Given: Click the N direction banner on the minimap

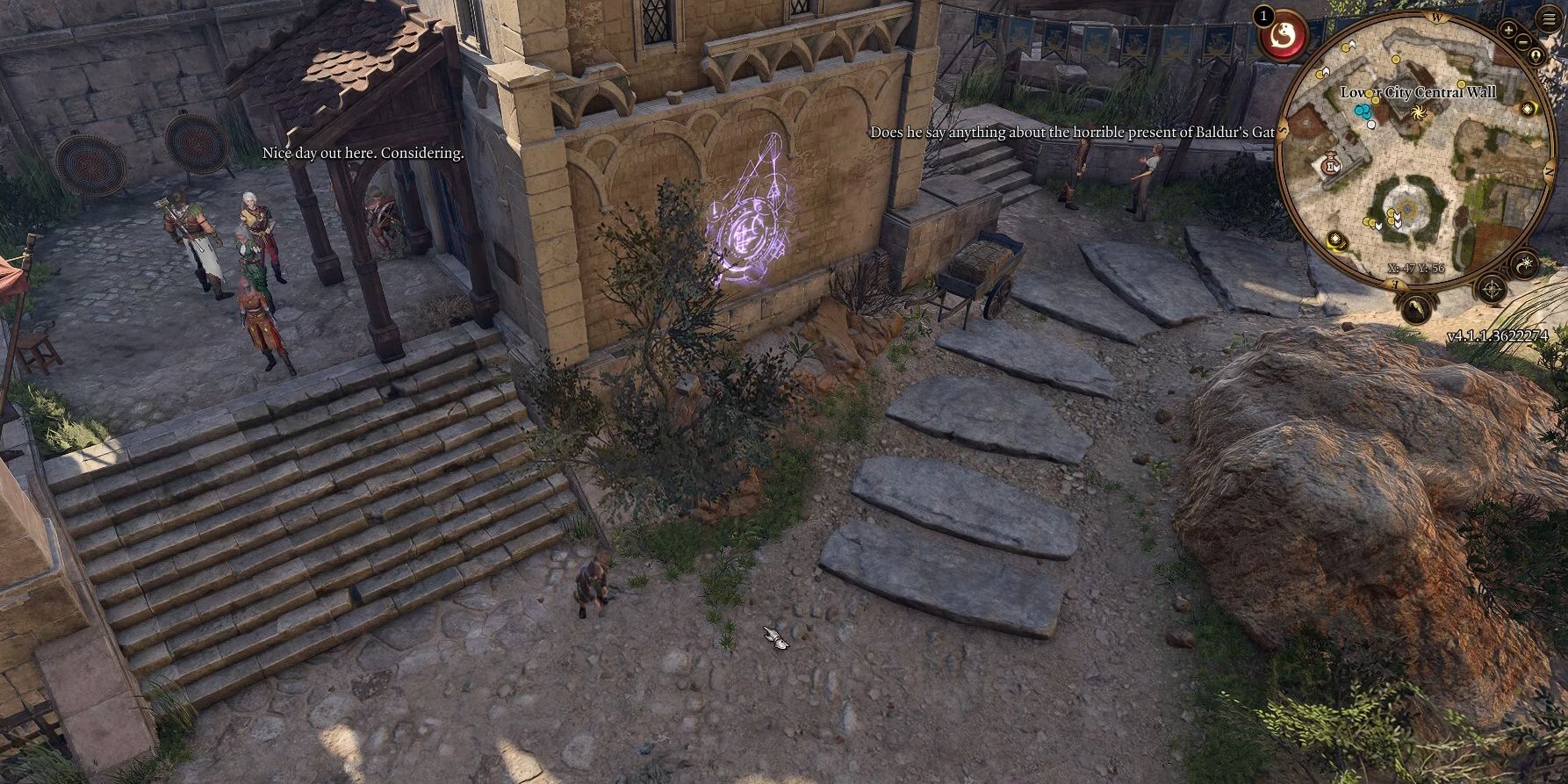Looking at the screenshot, I should click(x=1549, y=169).
